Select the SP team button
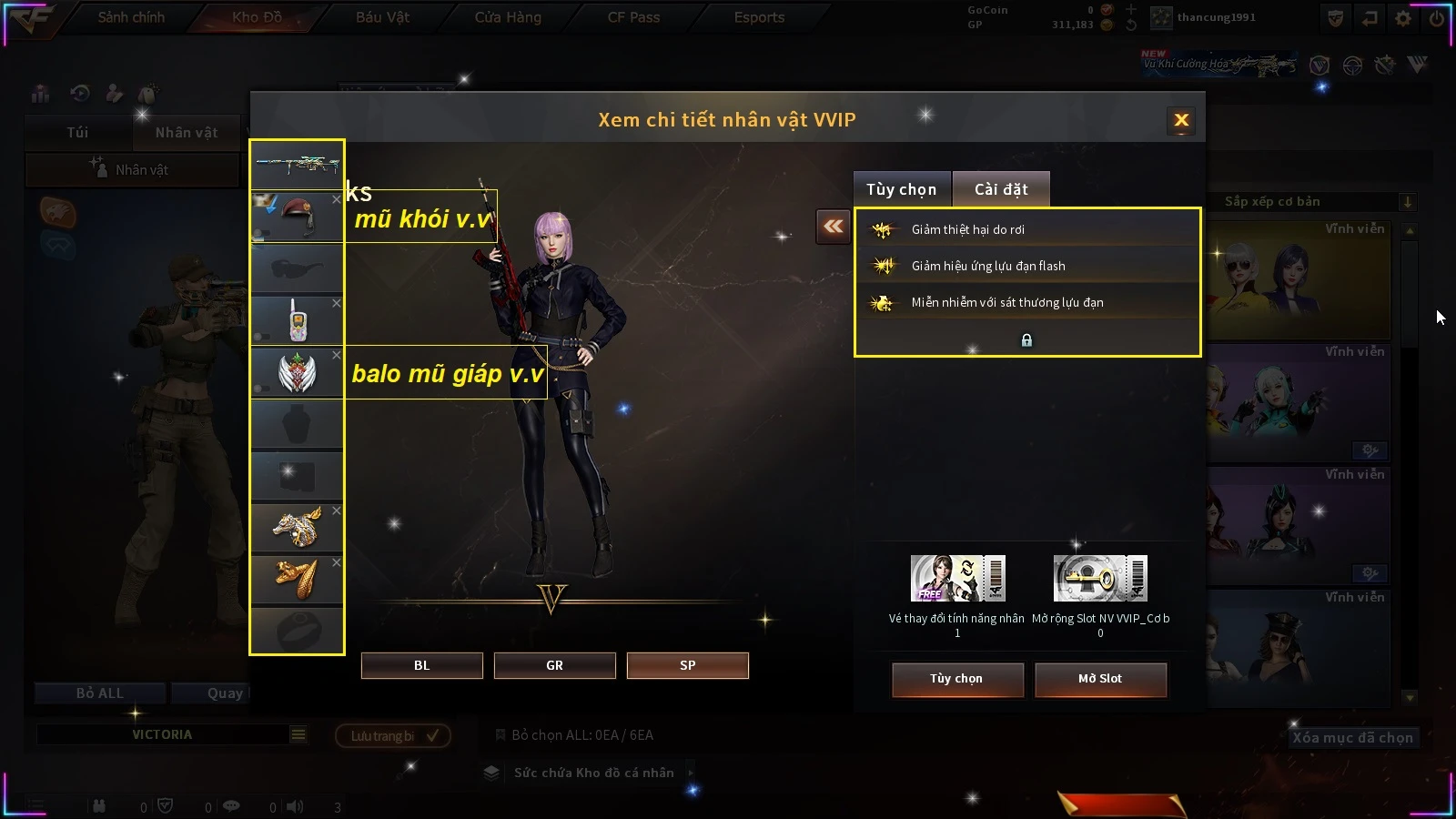This screenshot has height=819, width=1456. click(687, 665)
